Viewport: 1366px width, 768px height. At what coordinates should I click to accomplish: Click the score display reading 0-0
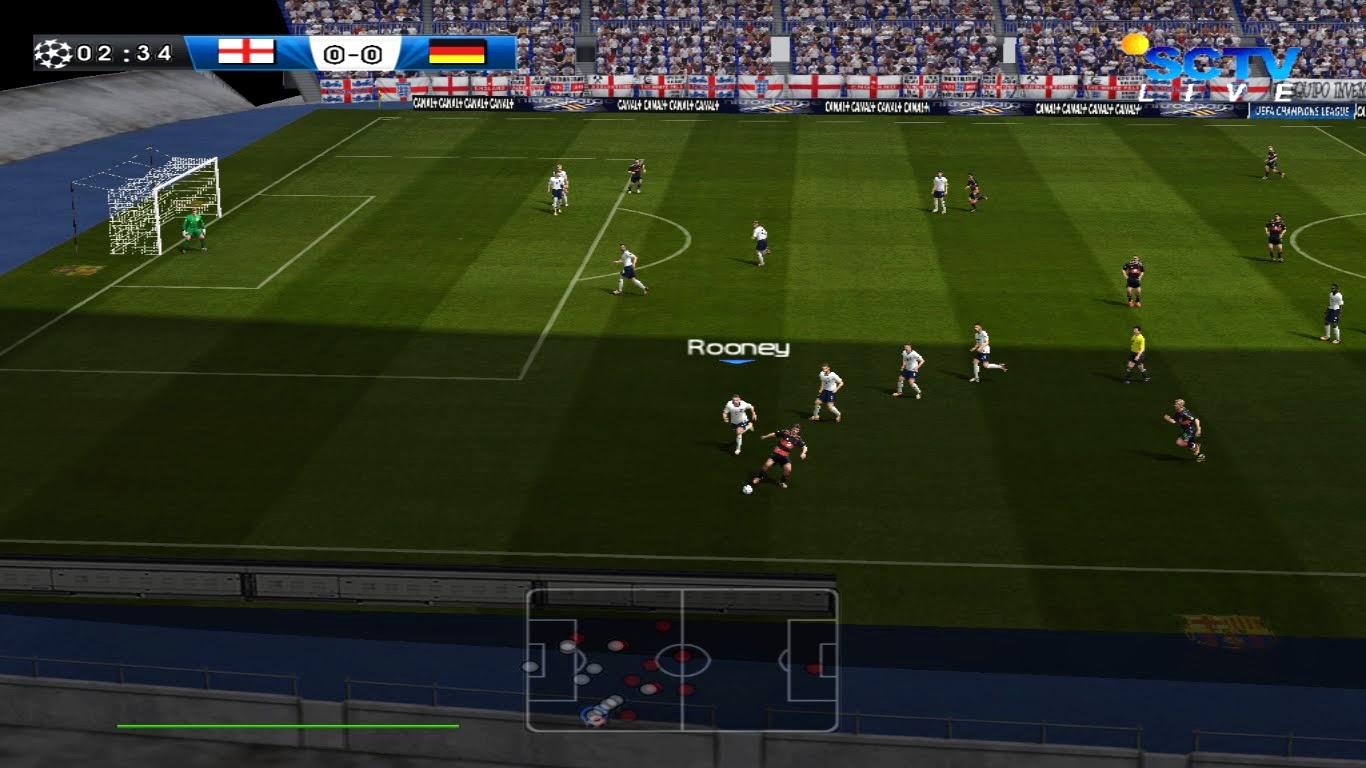tap(352, 55)
